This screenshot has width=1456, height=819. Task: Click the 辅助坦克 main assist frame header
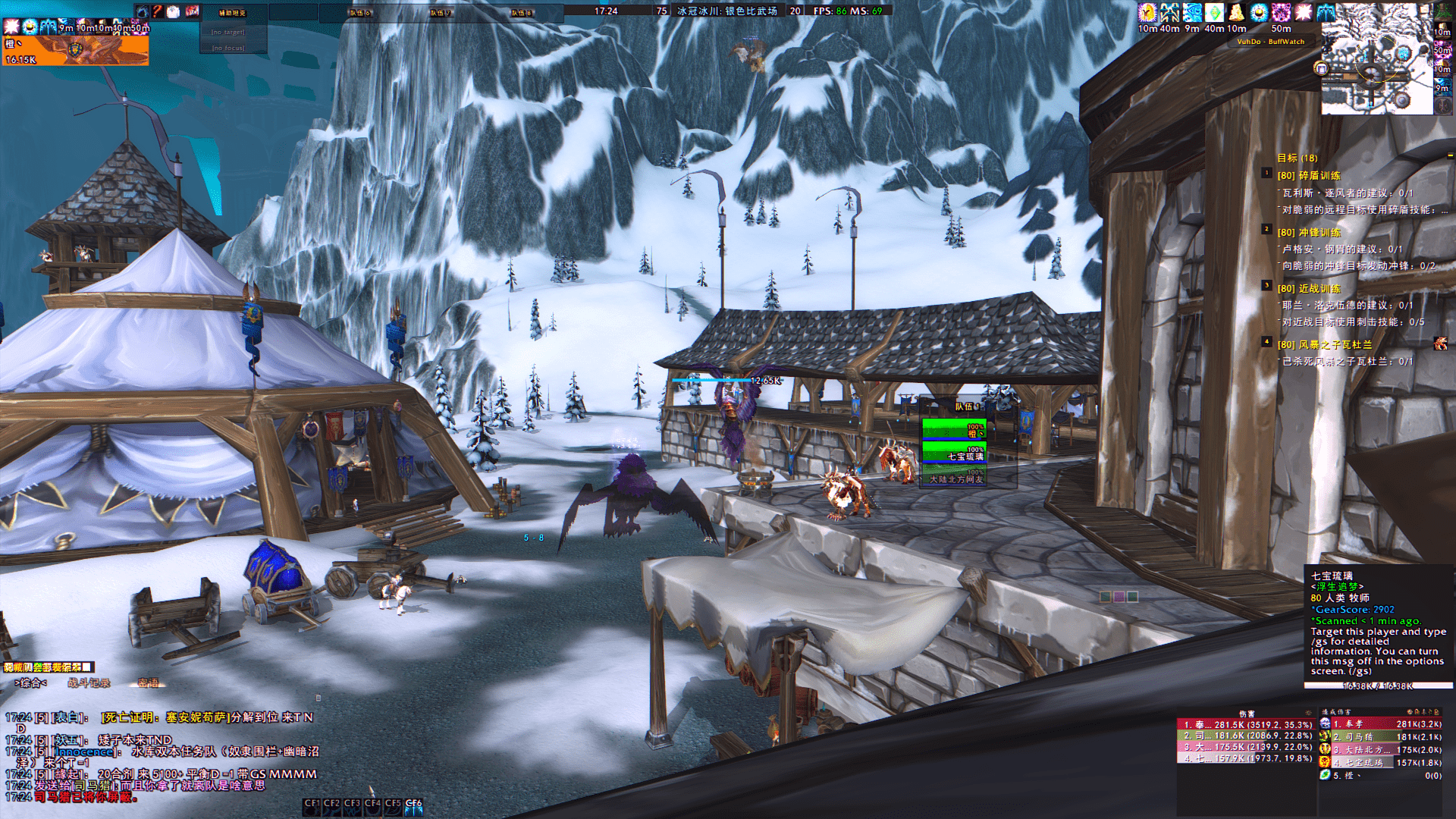click(x=232, y=13)
